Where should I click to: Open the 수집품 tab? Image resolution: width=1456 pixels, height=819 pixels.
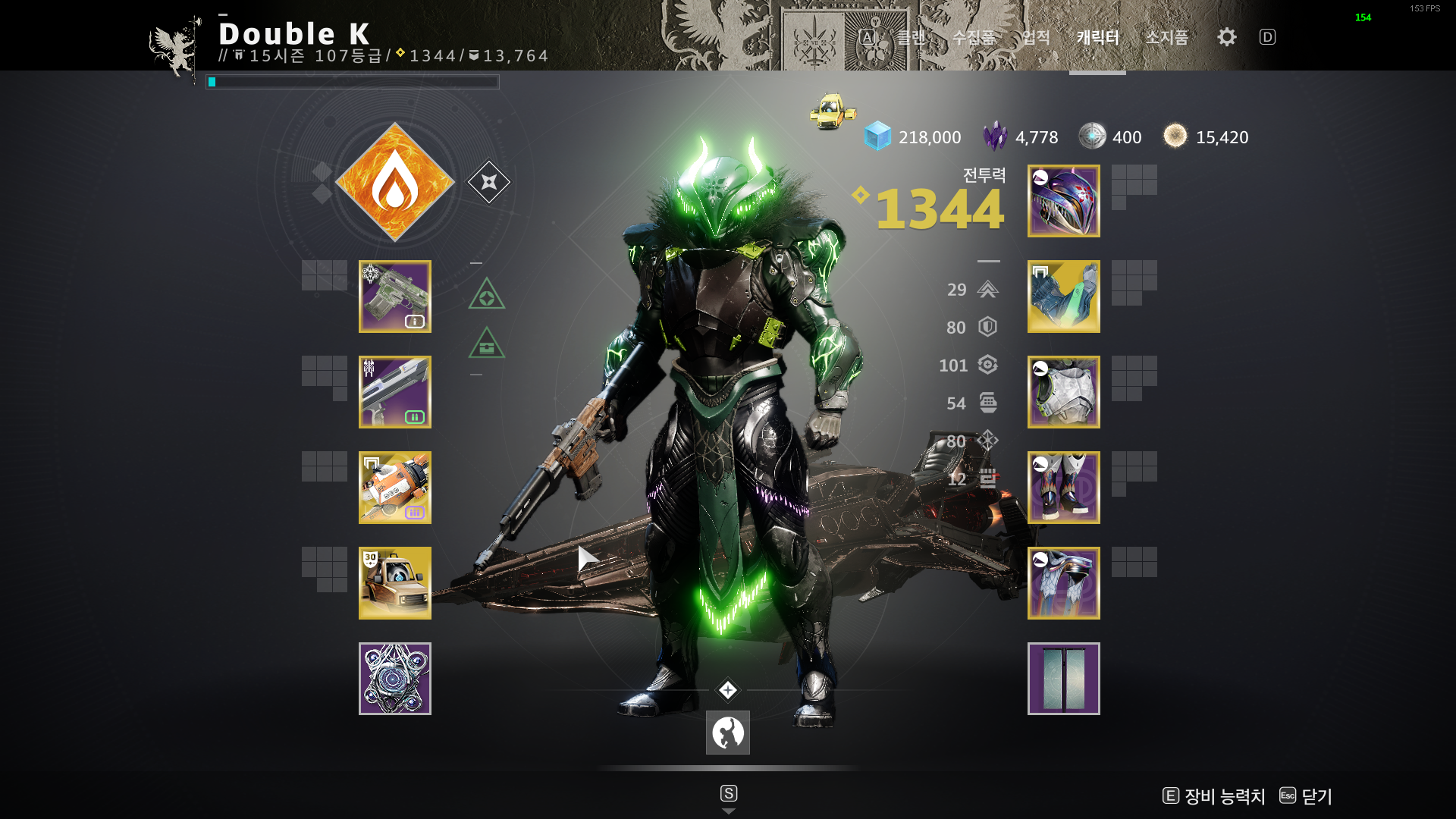[x=974, y=37]
